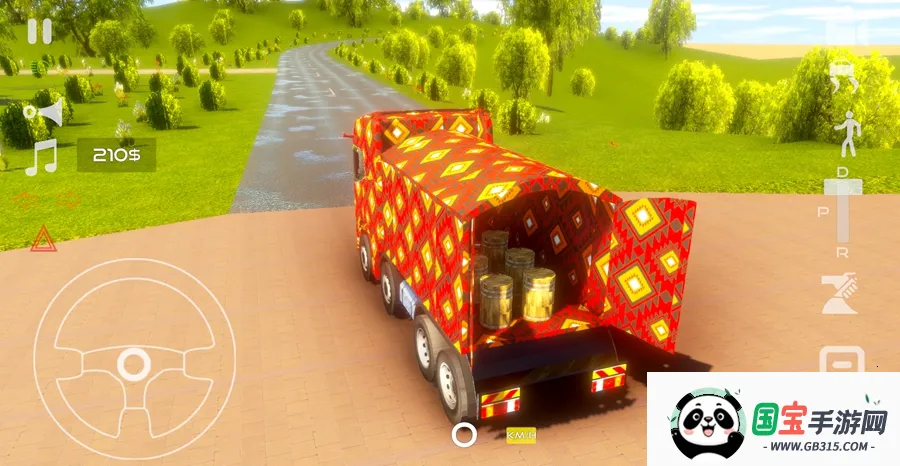Honk the truck horn icon
The height and width of the screenshot is (466, 900).
(45, 113)
